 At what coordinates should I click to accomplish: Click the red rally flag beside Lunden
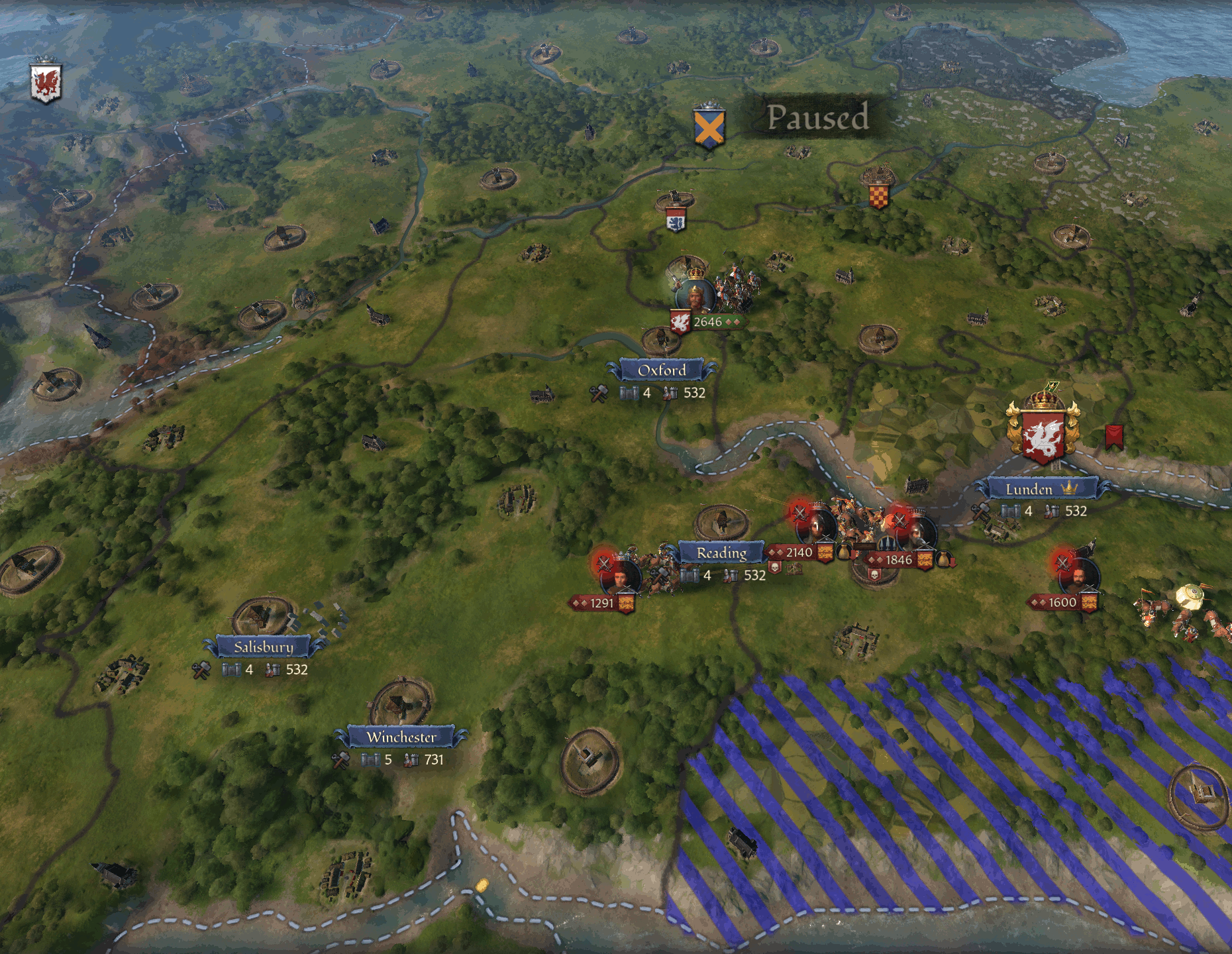point(1114,437)
